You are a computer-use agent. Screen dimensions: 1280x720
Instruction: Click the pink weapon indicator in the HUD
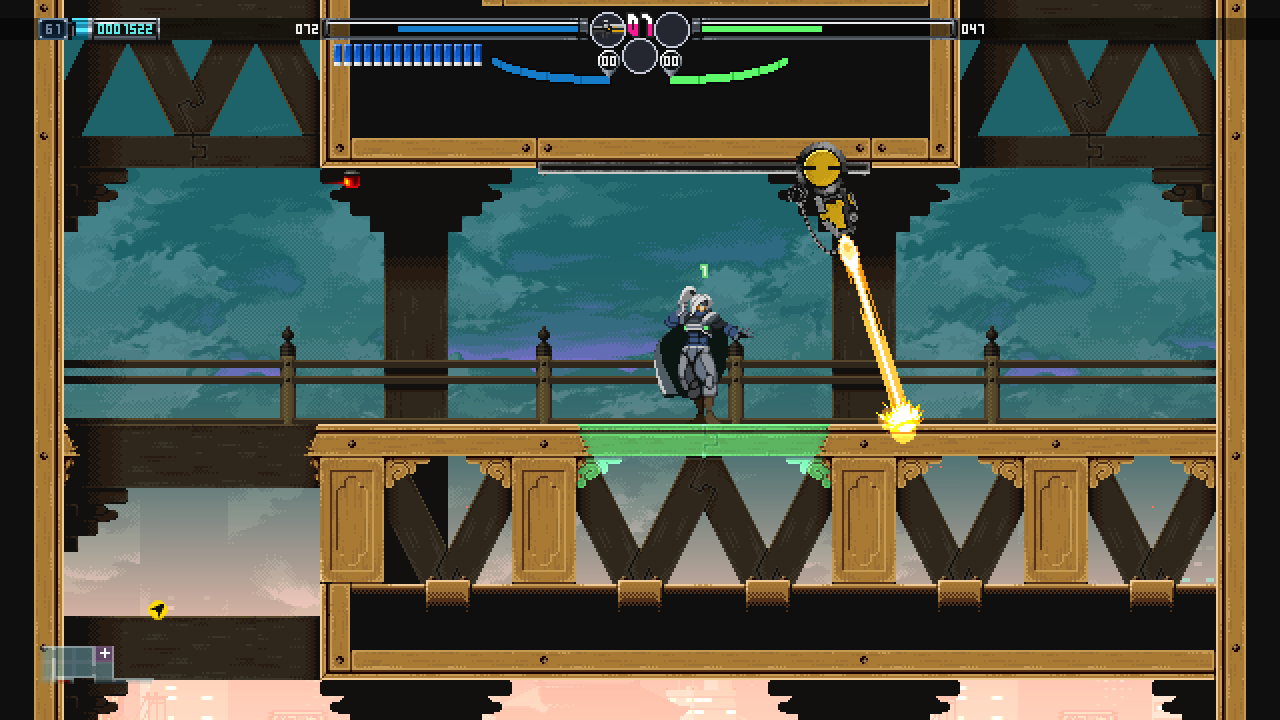pos(640,25)
